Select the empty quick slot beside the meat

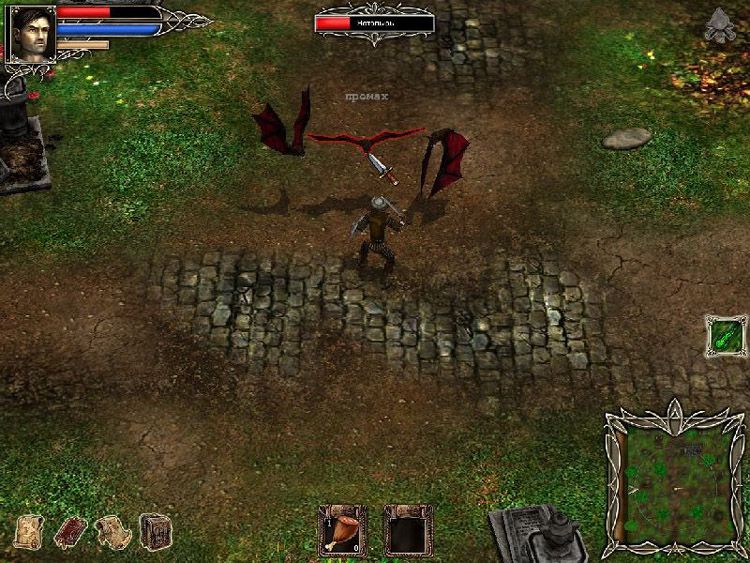(x=408, y=531)
